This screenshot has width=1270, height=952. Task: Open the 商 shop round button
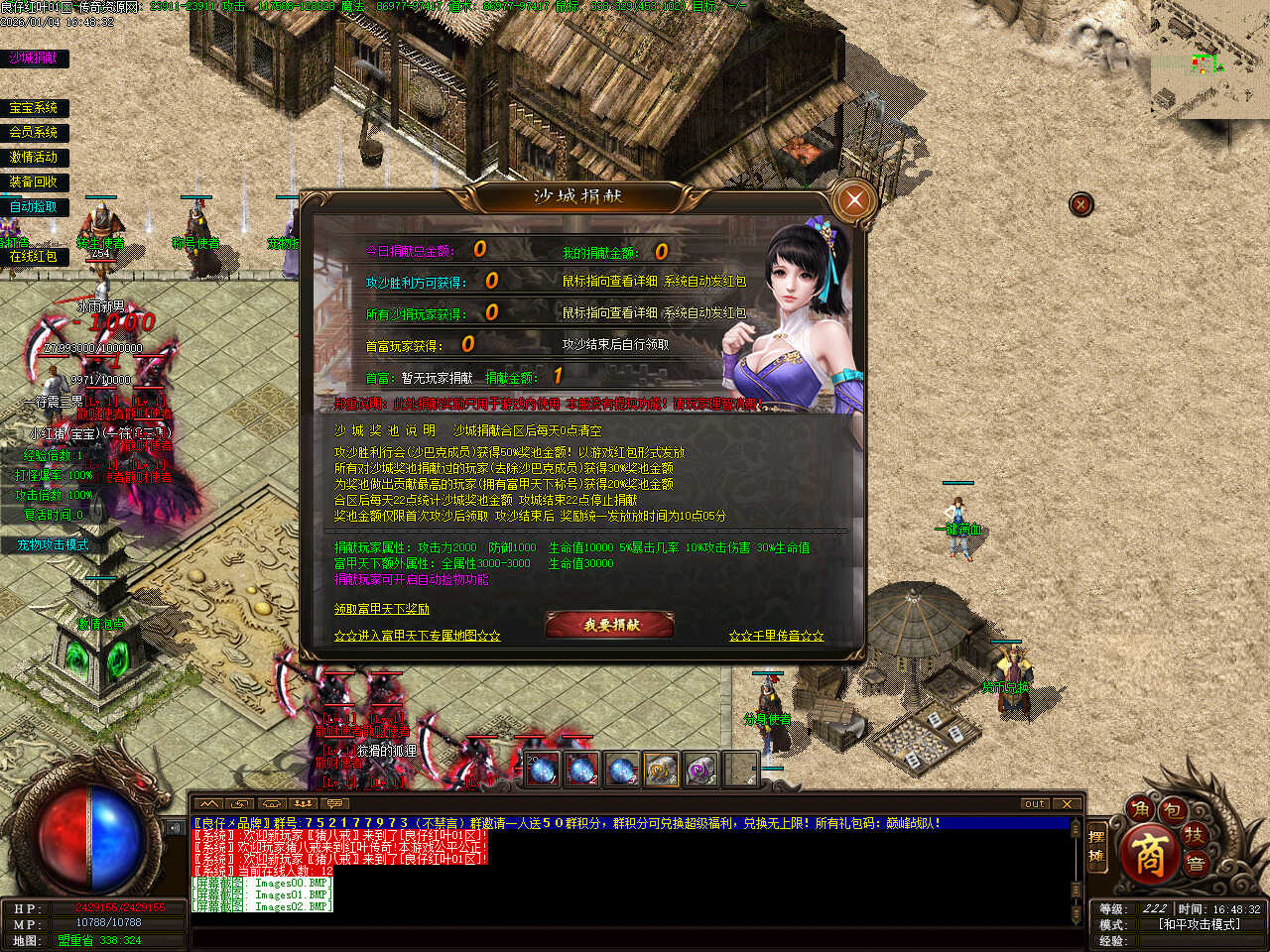pos(1149,856)
